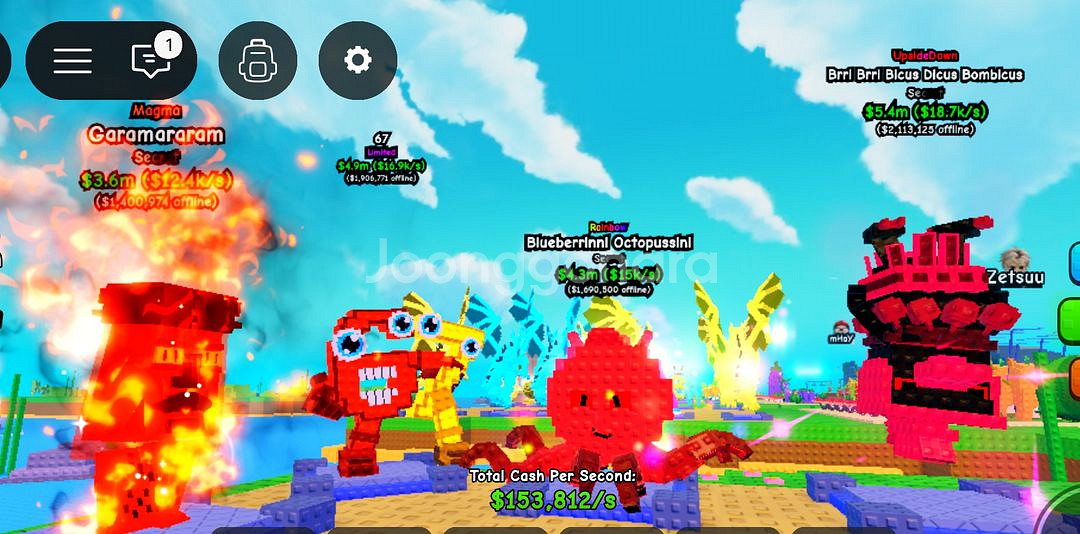Open the chat with one unread message
The image size is (1080, 534).
(151, 61)
